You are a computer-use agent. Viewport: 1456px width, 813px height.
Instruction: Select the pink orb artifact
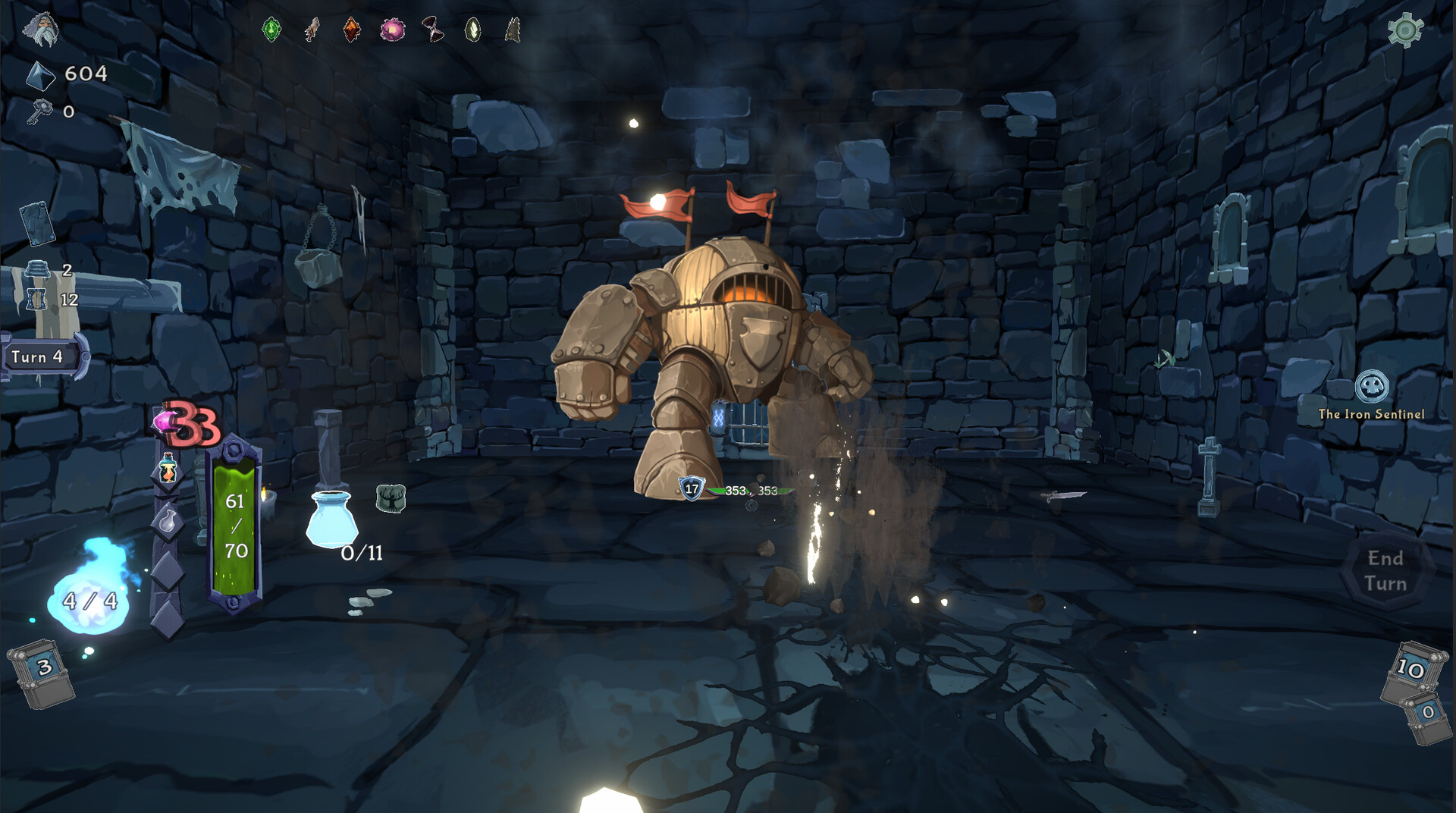pos(393,30)
